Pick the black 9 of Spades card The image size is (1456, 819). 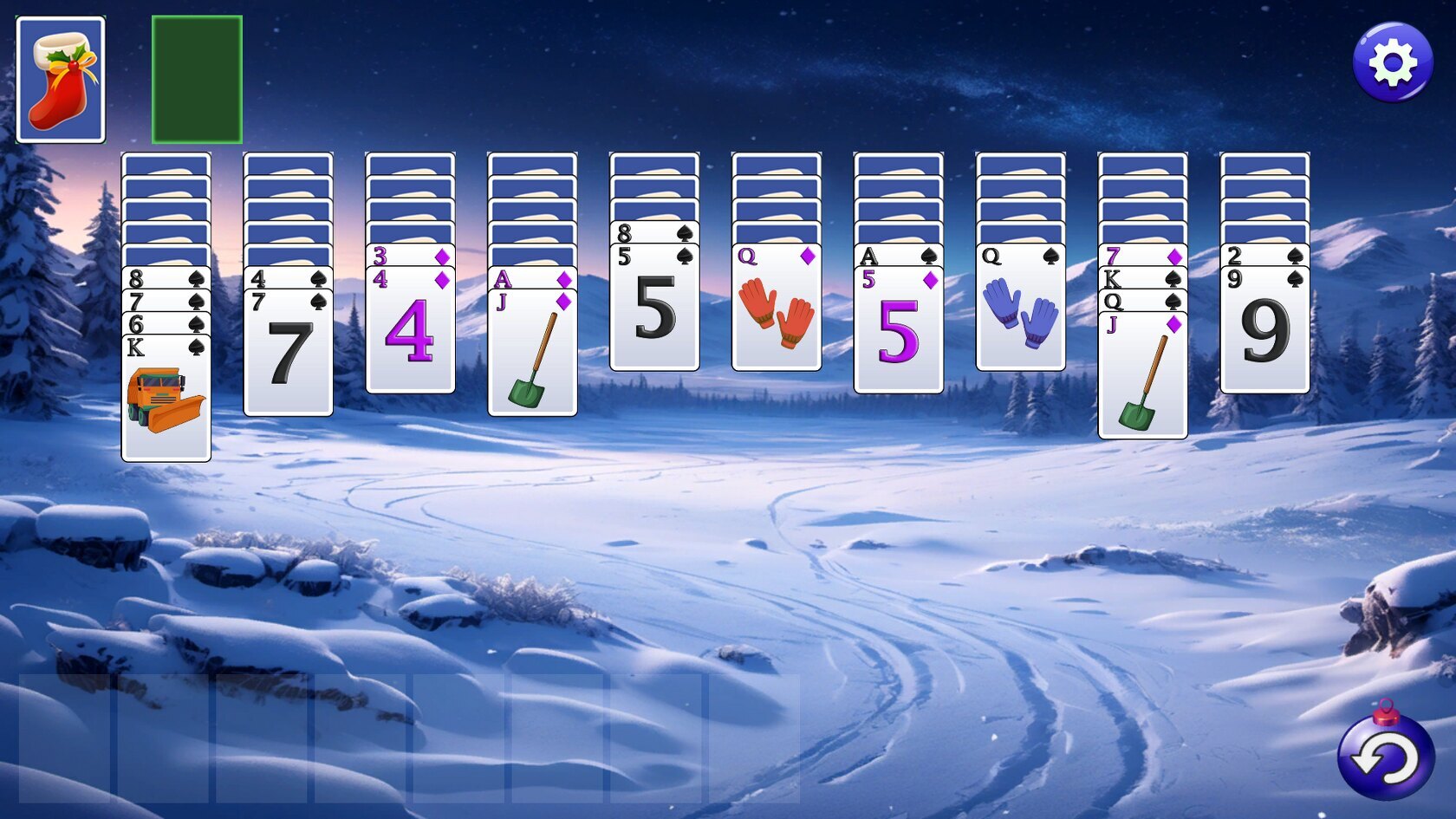click(1264, 331)
